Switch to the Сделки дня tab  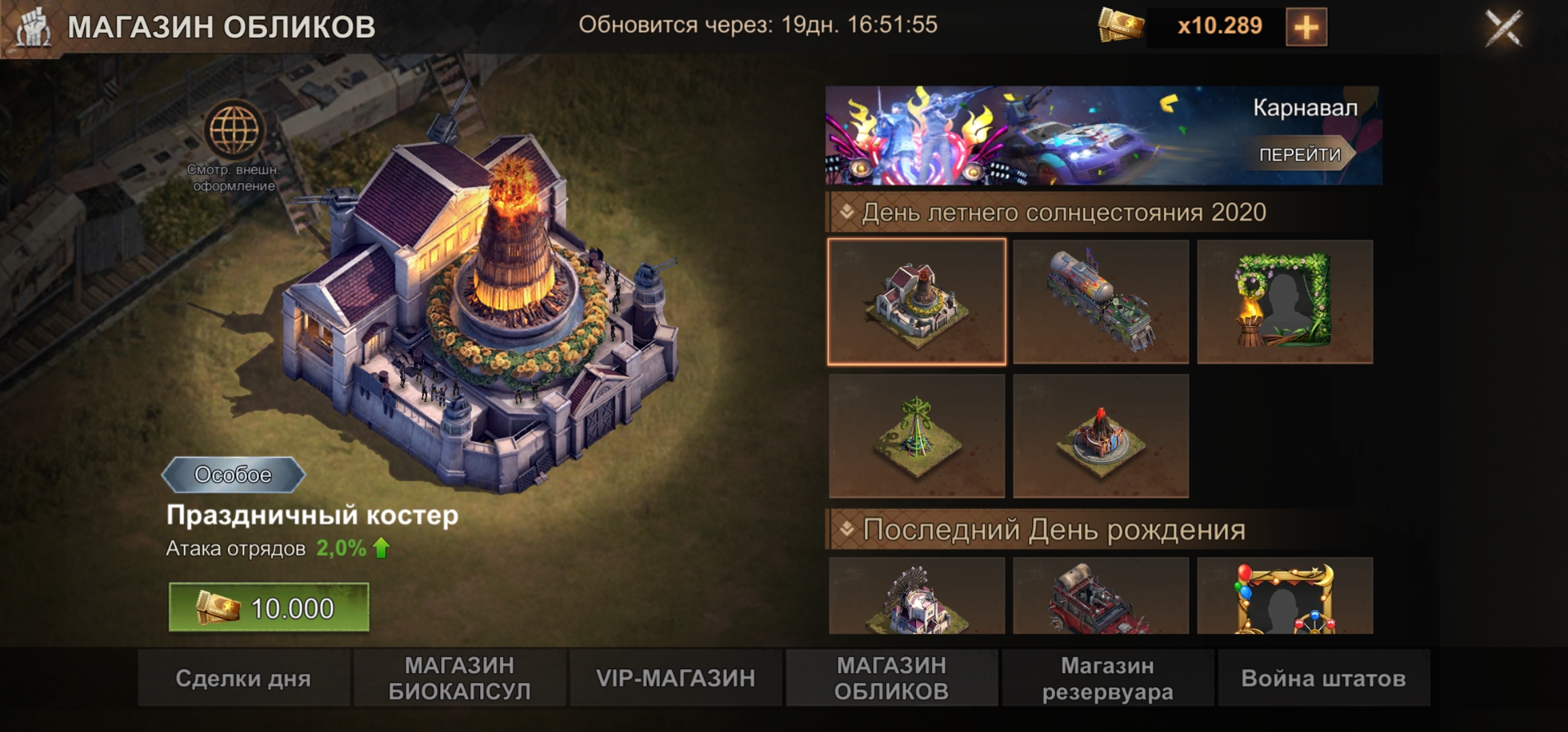point(243,678)
